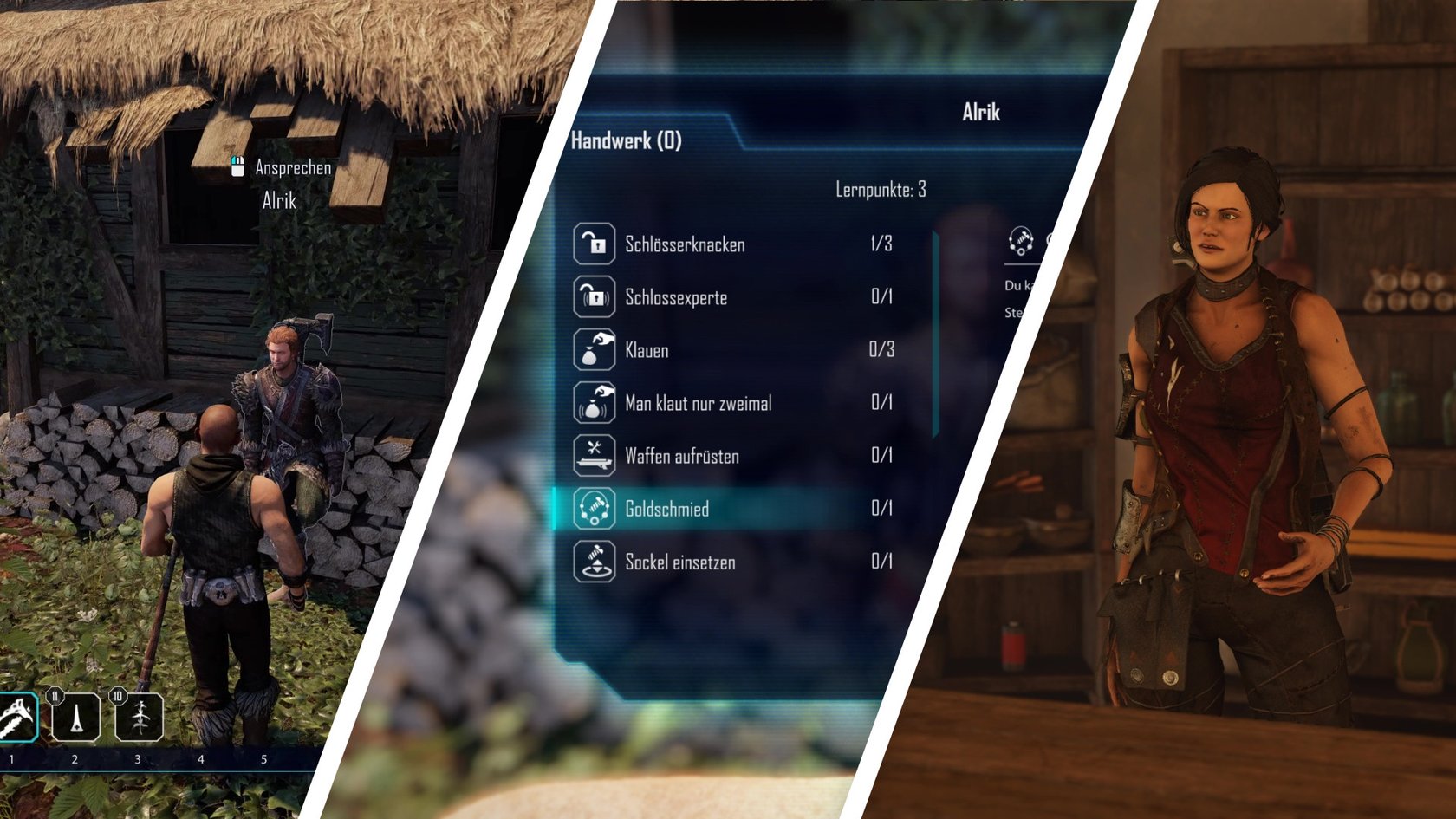
Task: Expand the Schlösserknacken skill entry
Action: pos(685,244)
